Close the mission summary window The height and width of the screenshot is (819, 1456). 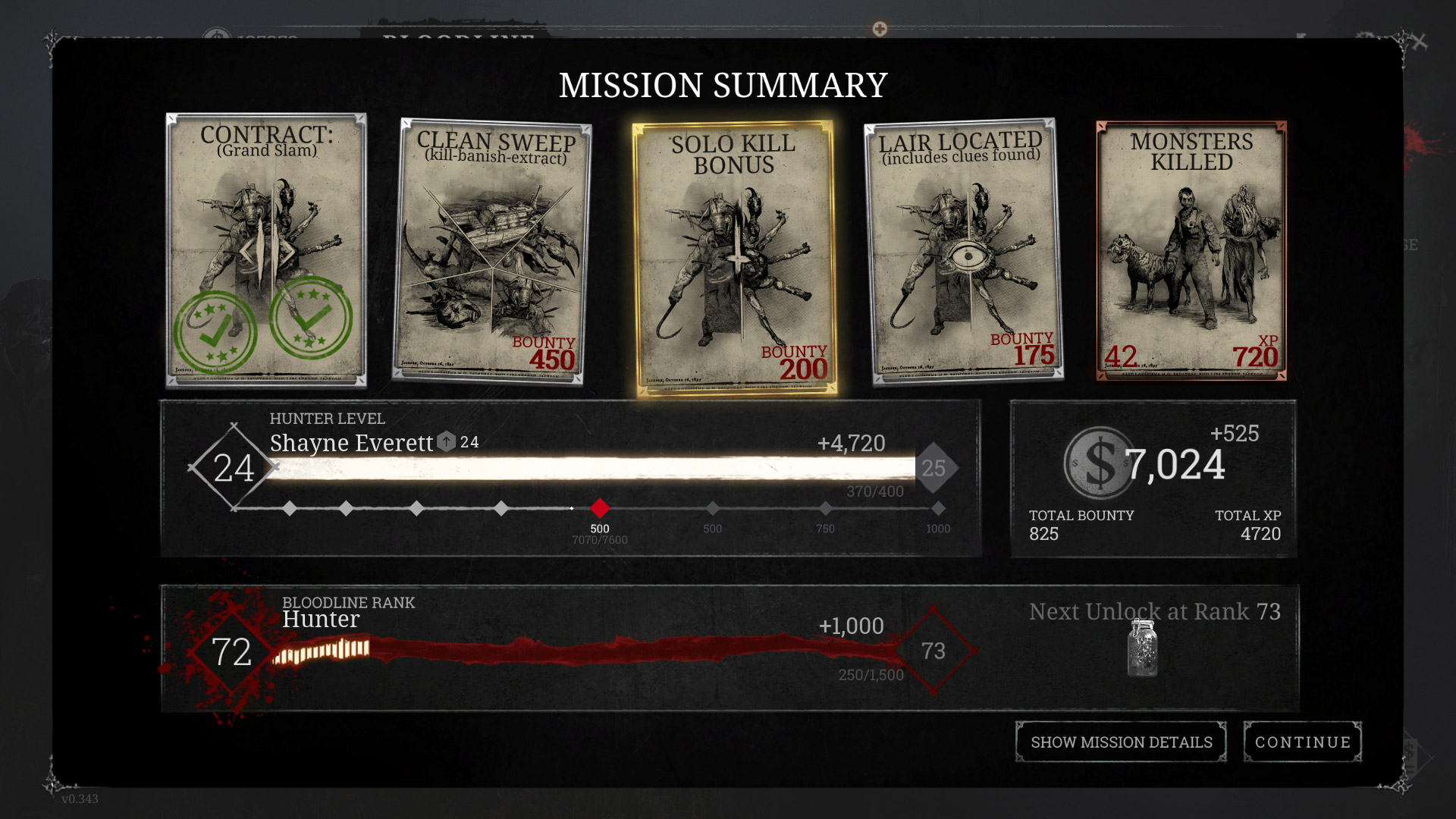coord(1419,42)
